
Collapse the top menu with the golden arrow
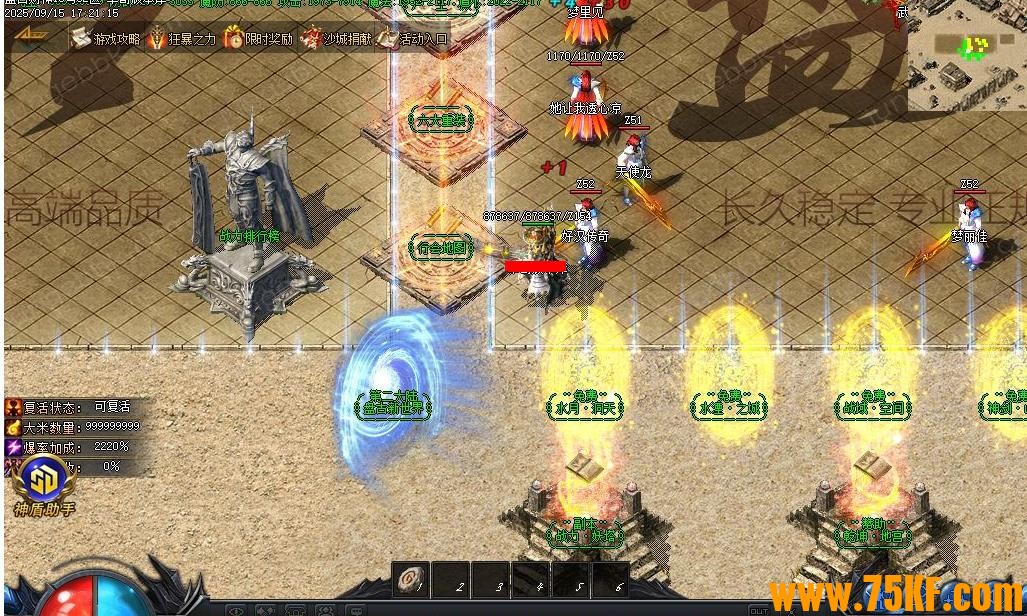pos(31,36)
